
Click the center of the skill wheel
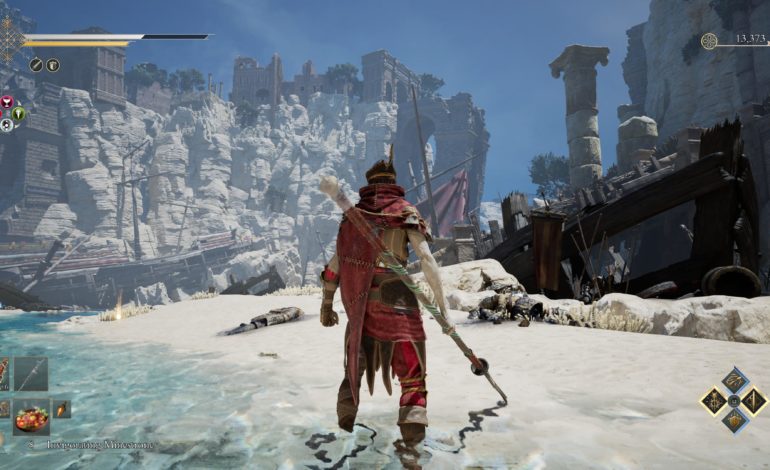point(733,401)
